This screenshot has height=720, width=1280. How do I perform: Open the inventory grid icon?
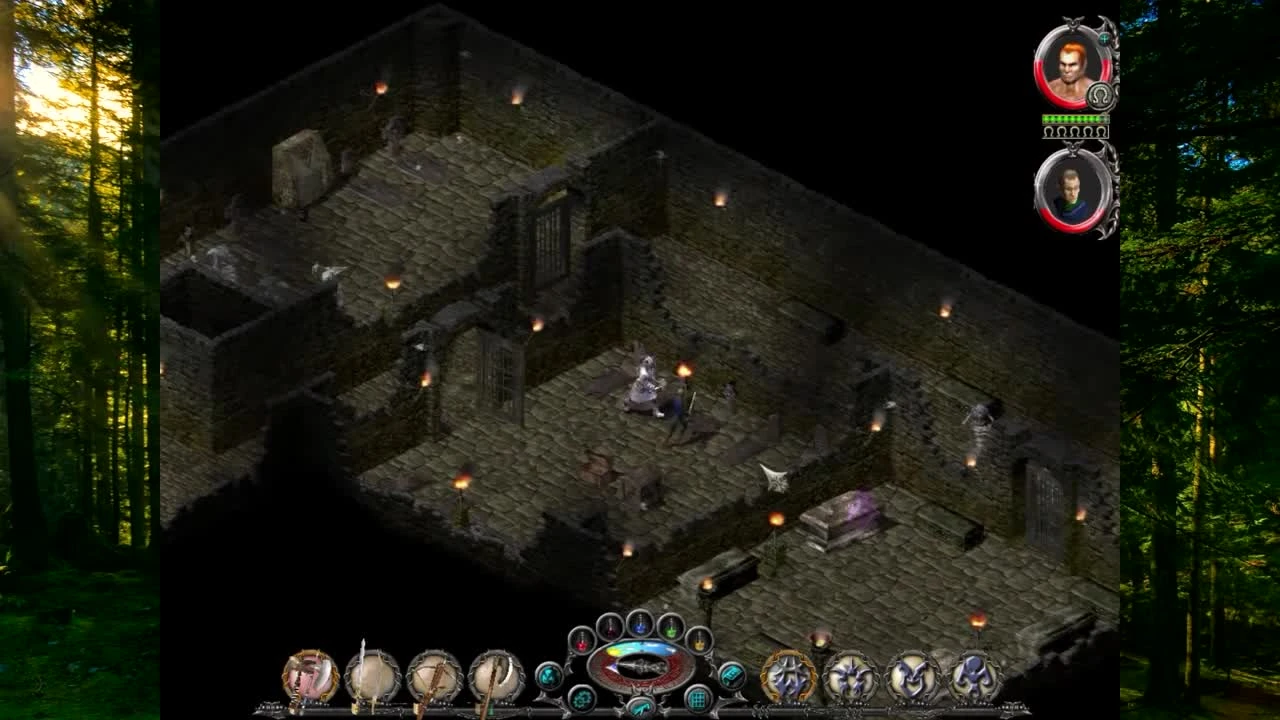coord(697,698)
